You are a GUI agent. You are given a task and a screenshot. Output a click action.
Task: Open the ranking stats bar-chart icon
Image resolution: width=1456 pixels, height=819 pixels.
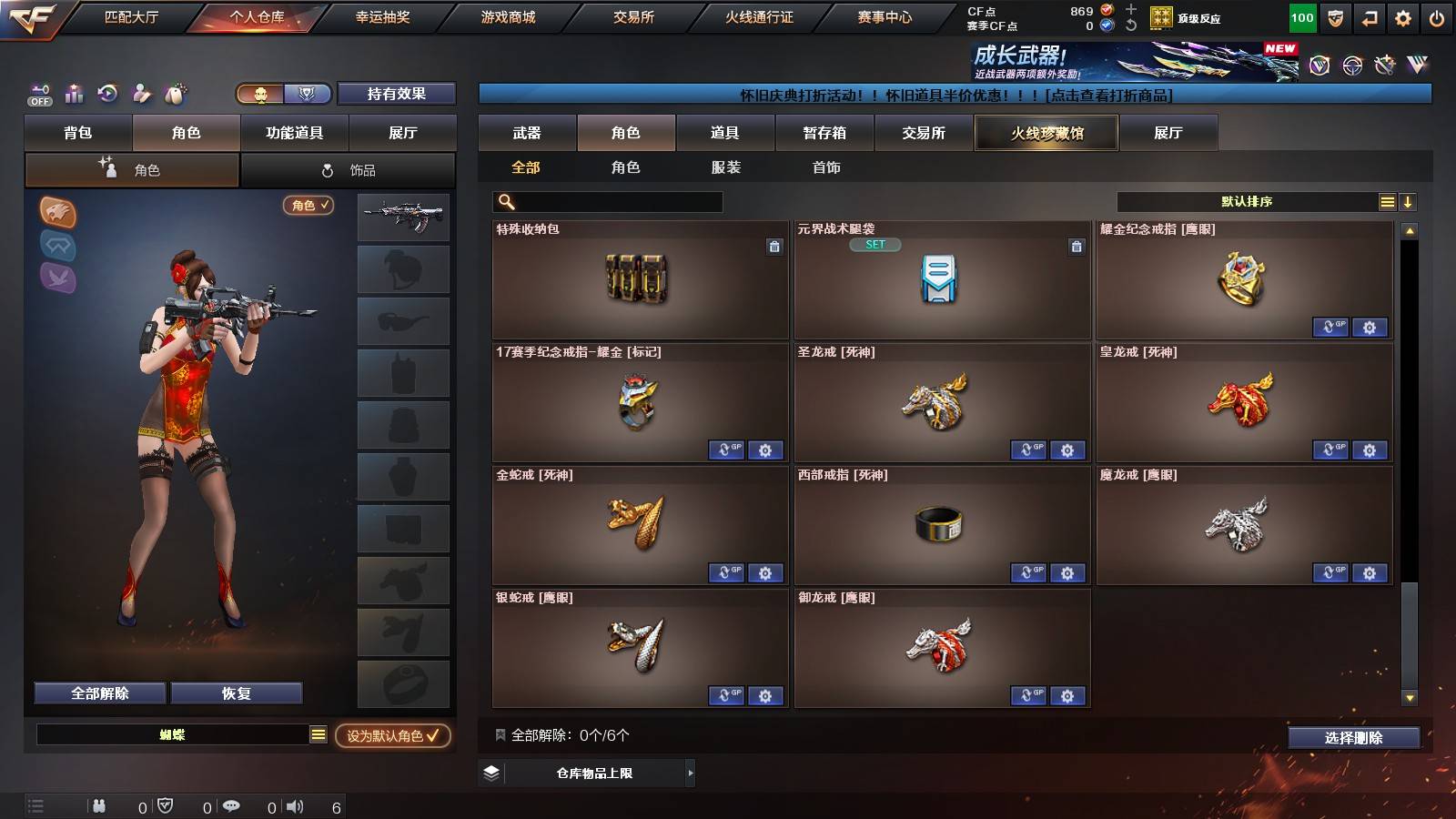74,94
